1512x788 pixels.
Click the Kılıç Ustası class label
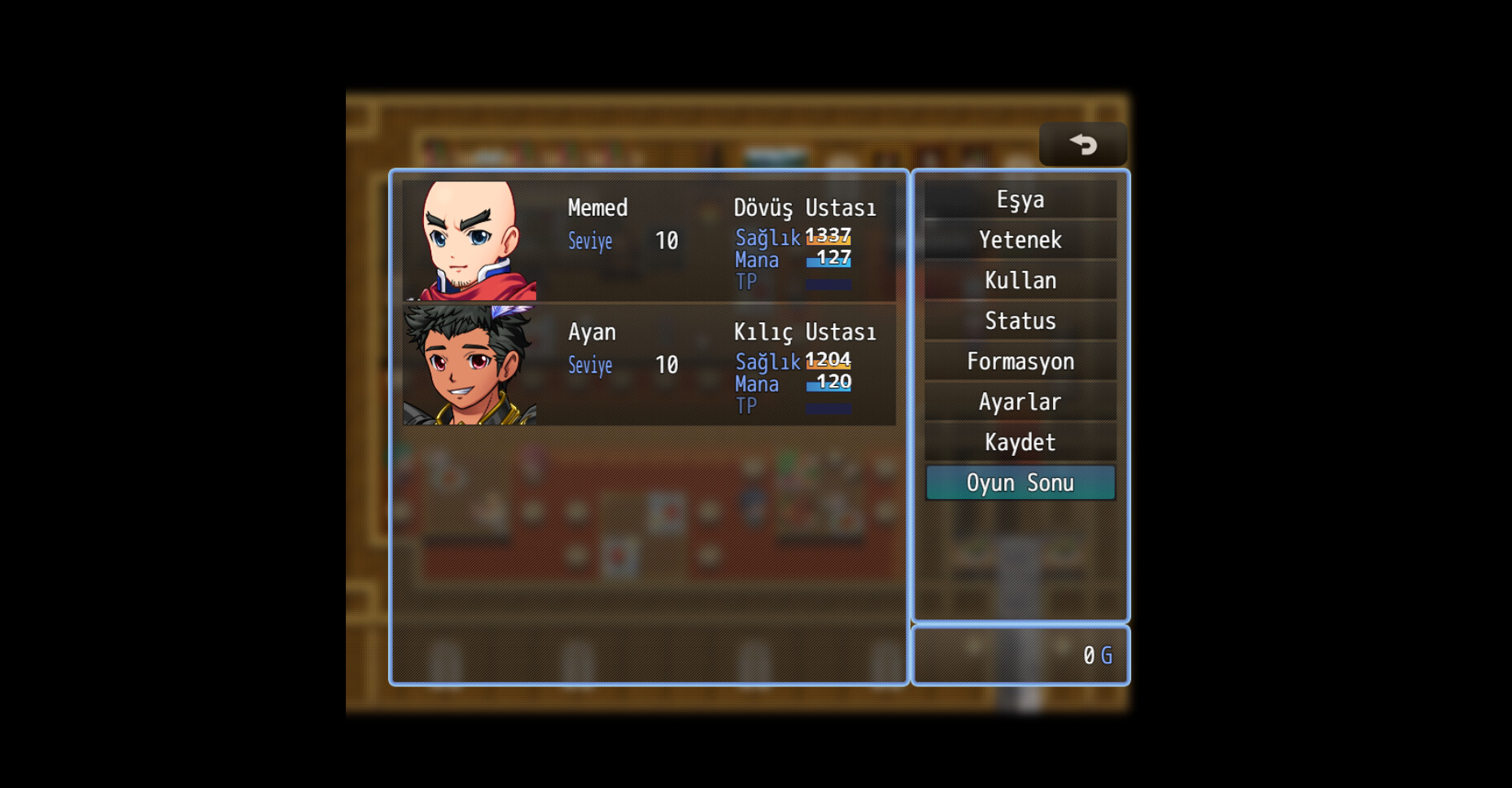tap(805, 331)
